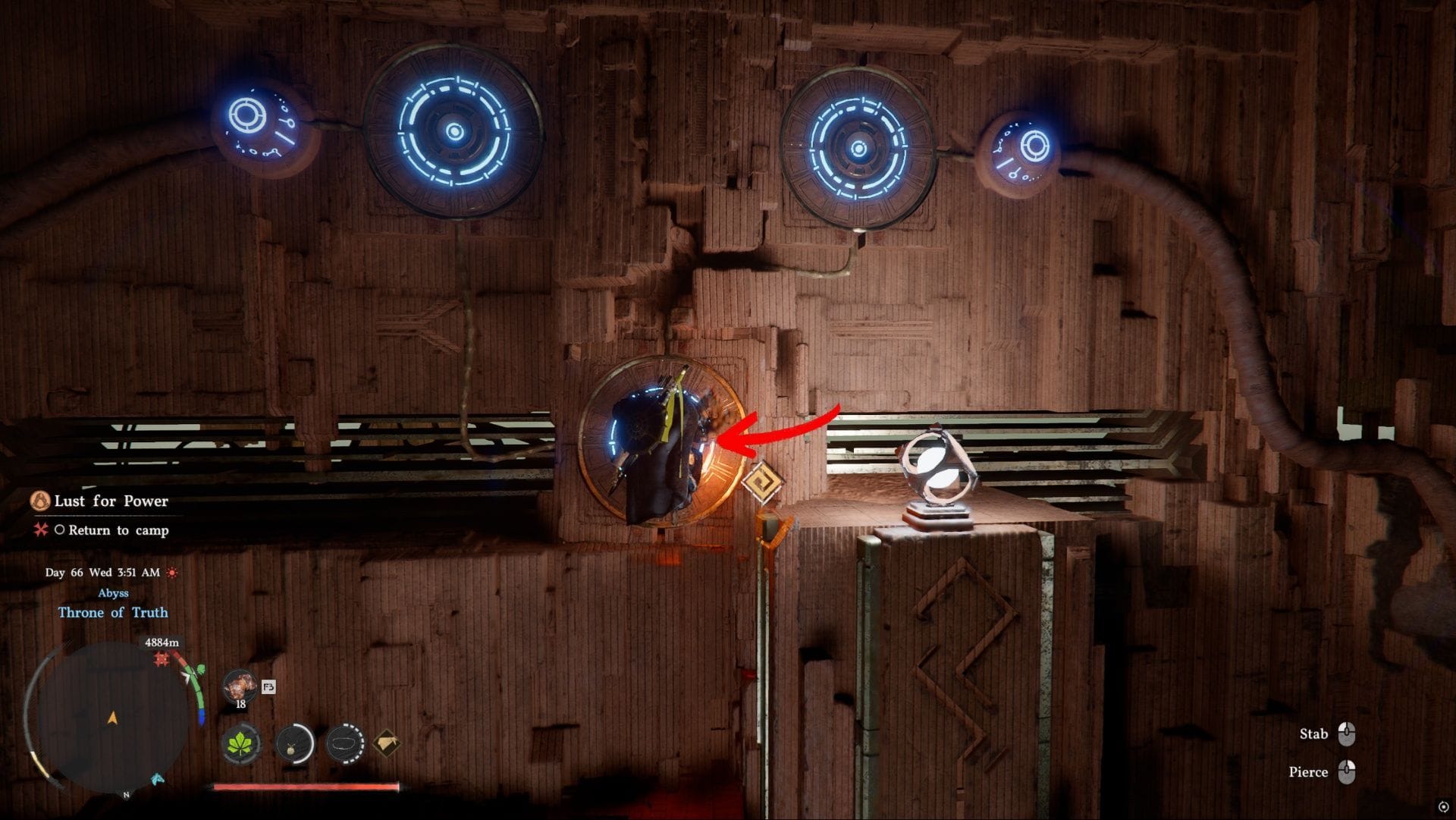Select the Return to camp objective
Screen dimensions: 1456x820
(118, 530)
